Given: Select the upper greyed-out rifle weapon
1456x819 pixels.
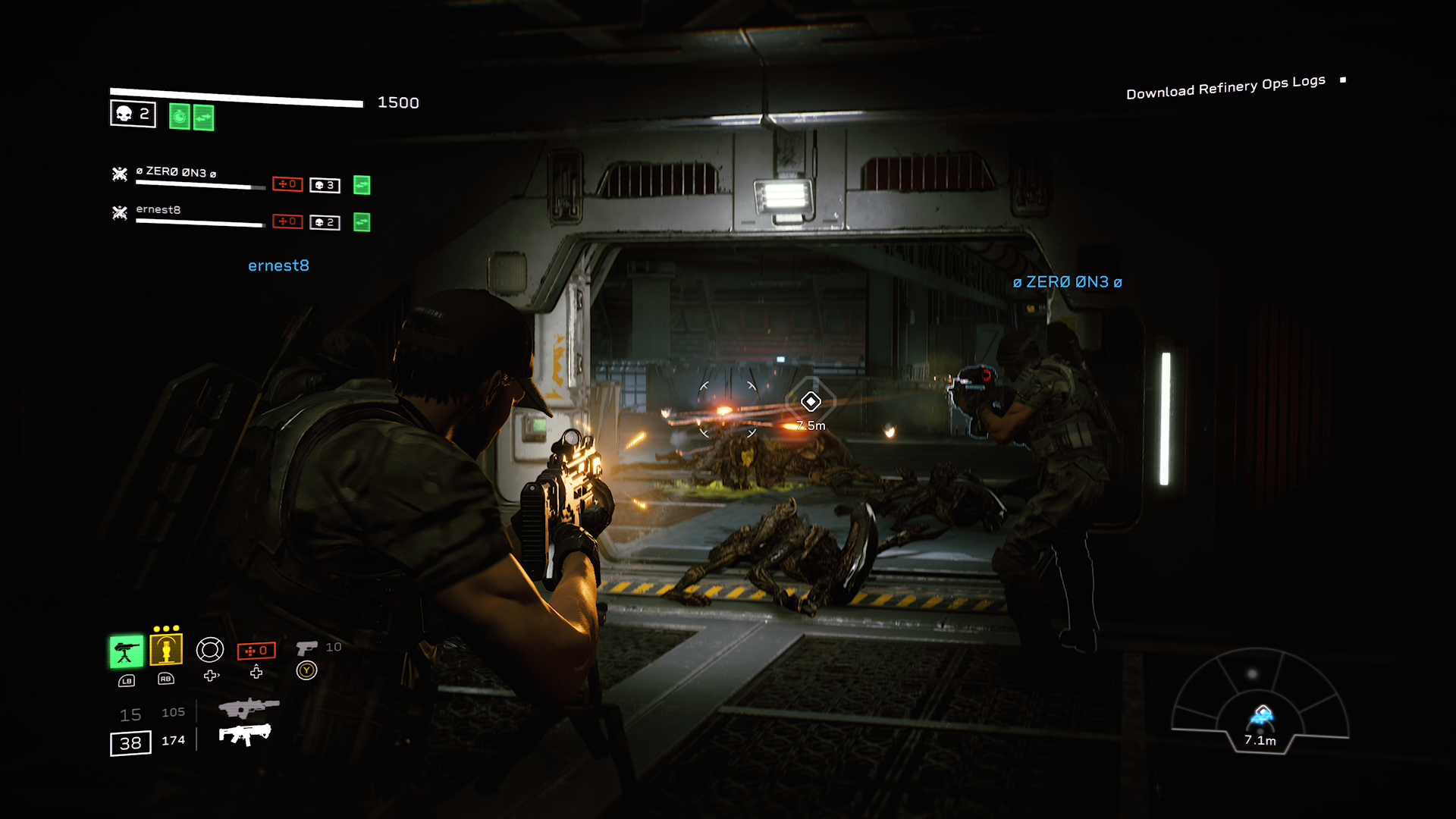Looking at the screenshot, I should [x=248, y=708].
